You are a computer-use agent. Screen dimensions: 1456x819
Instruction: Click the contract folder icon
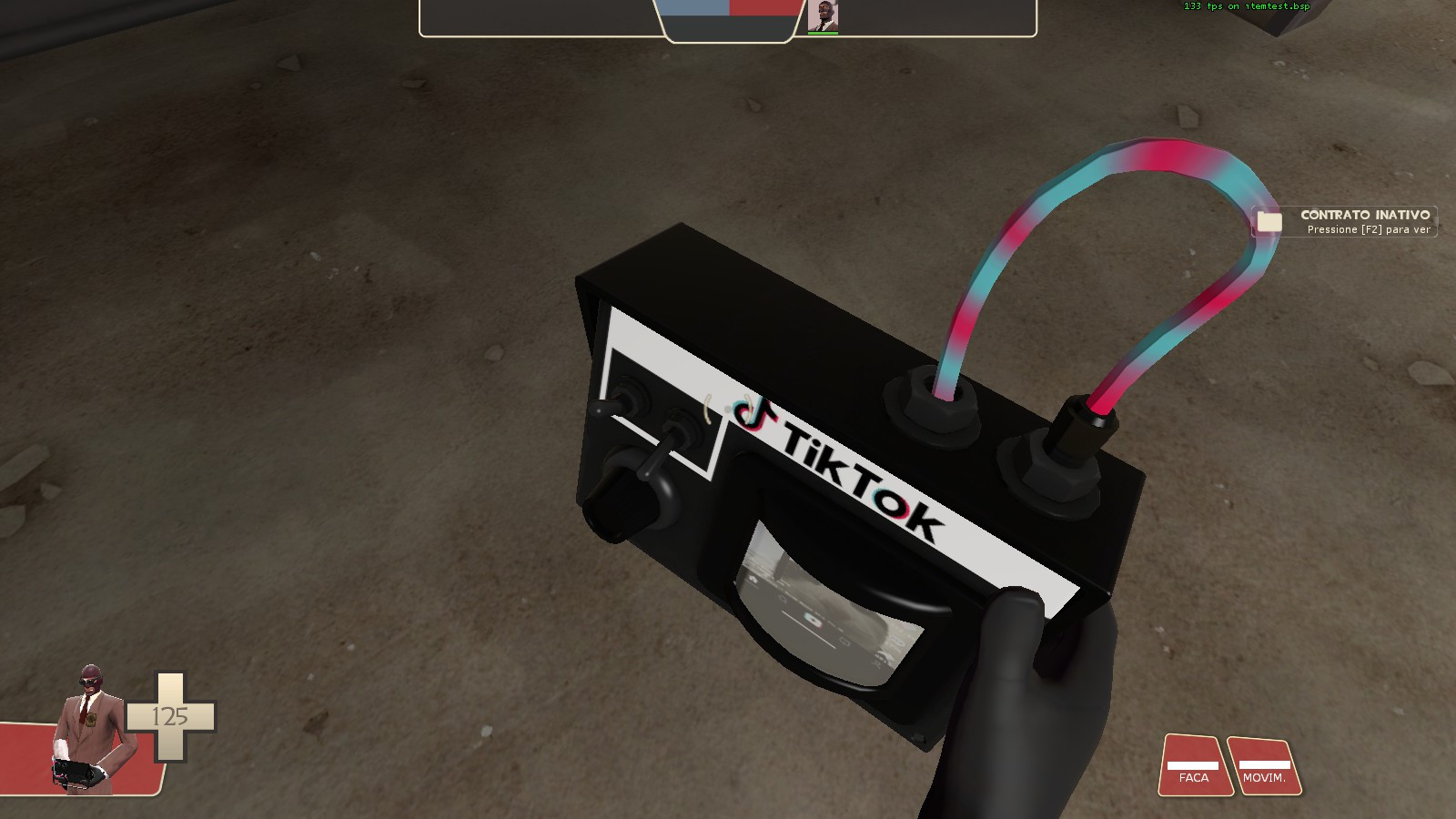[x=1269, y=220]
